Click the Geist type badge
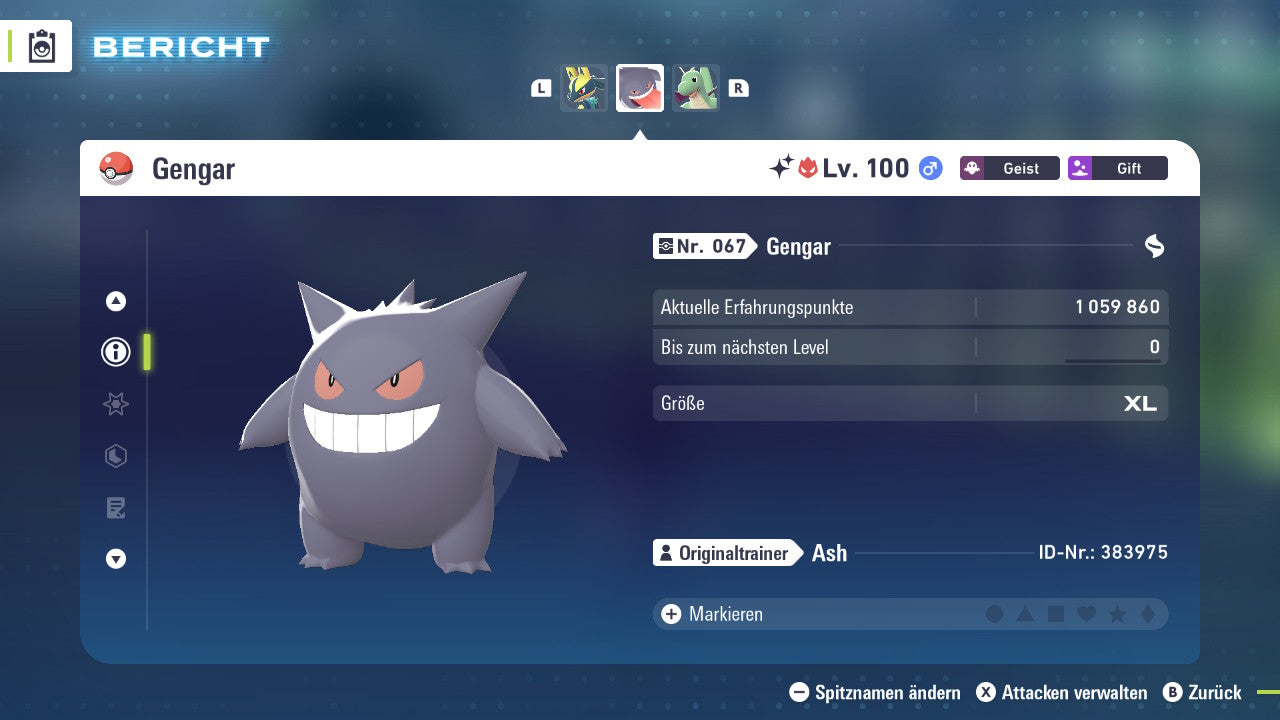Viewport: 1280px width, 720px height. point(1009,168)
